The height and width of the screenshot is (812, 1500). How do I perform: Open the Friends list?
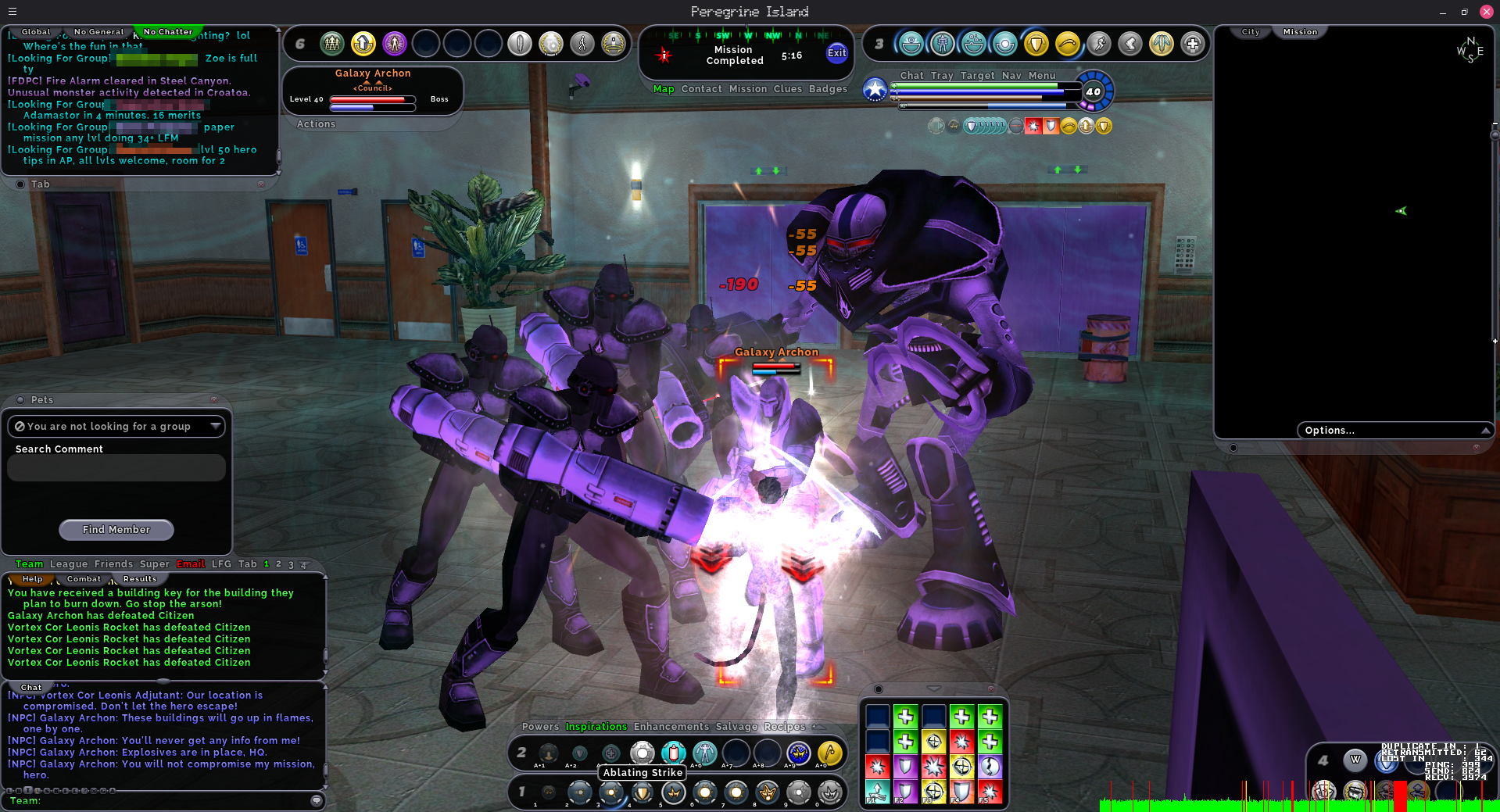[113, 564]
